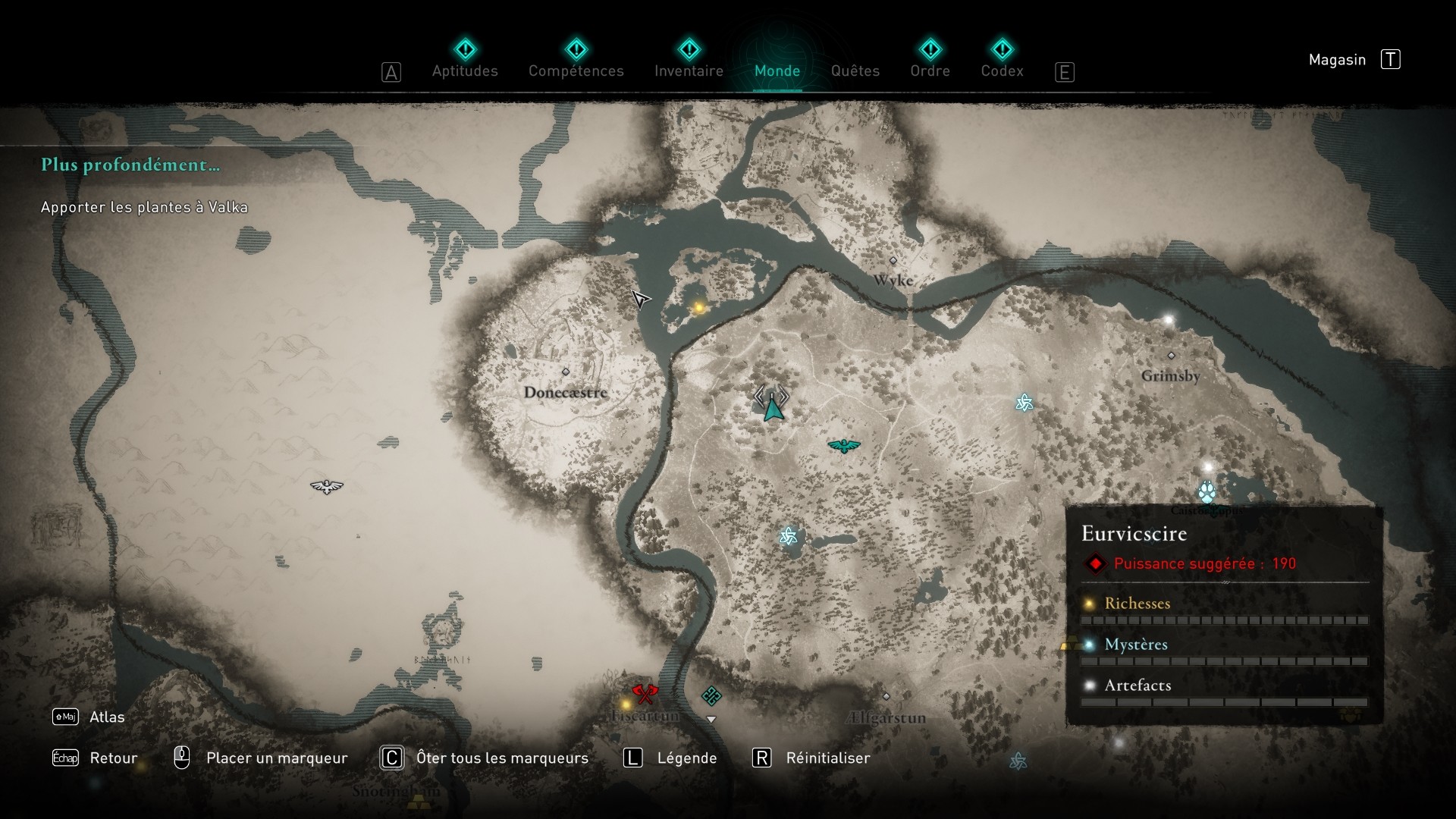This screenshot has width=1456, height=819.
Task: Click the gold wealth dot on the small island
Action: click(x=697, y=308)
